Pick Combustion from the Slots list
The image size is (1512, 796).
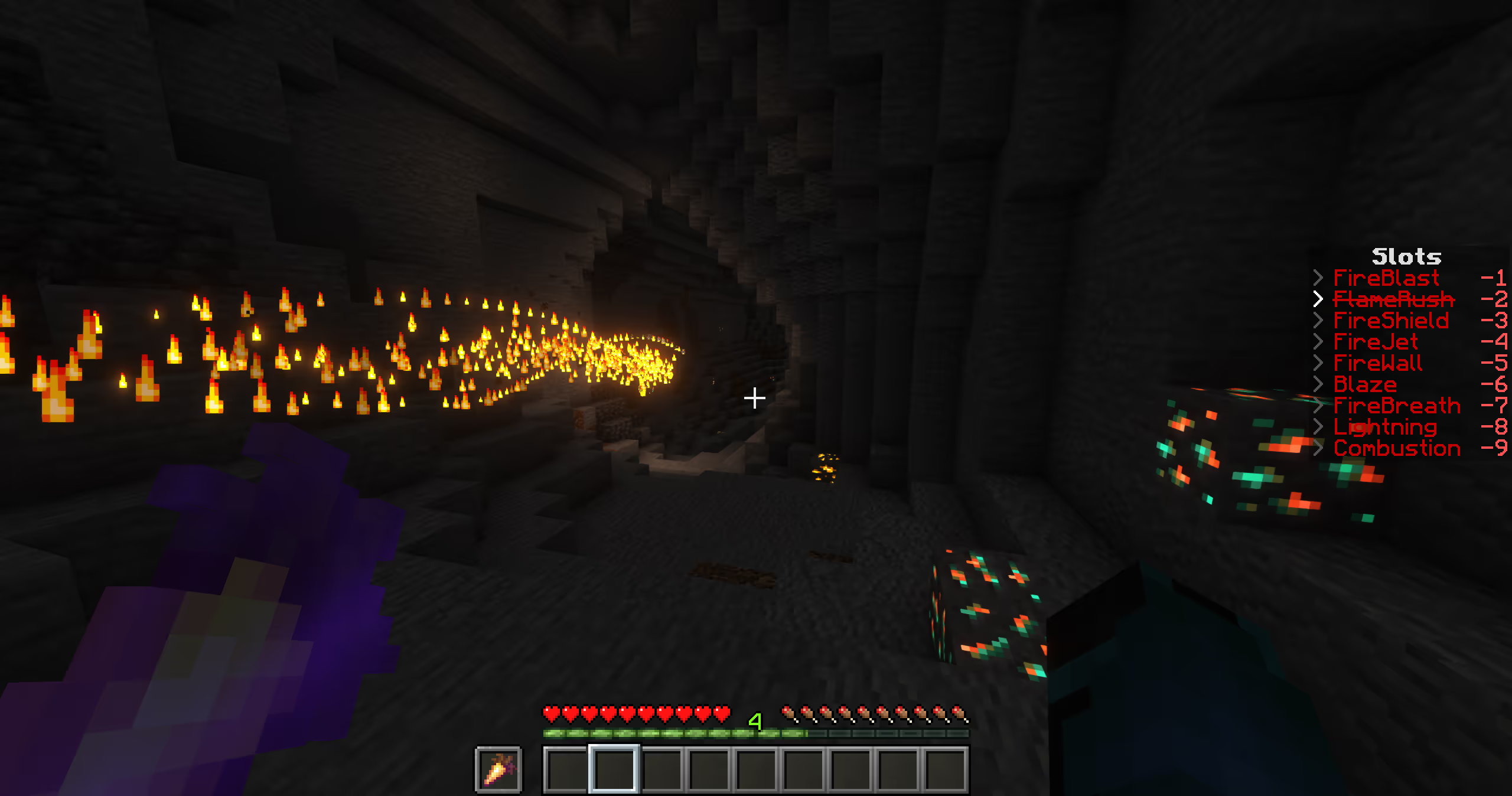[1396, 448]
